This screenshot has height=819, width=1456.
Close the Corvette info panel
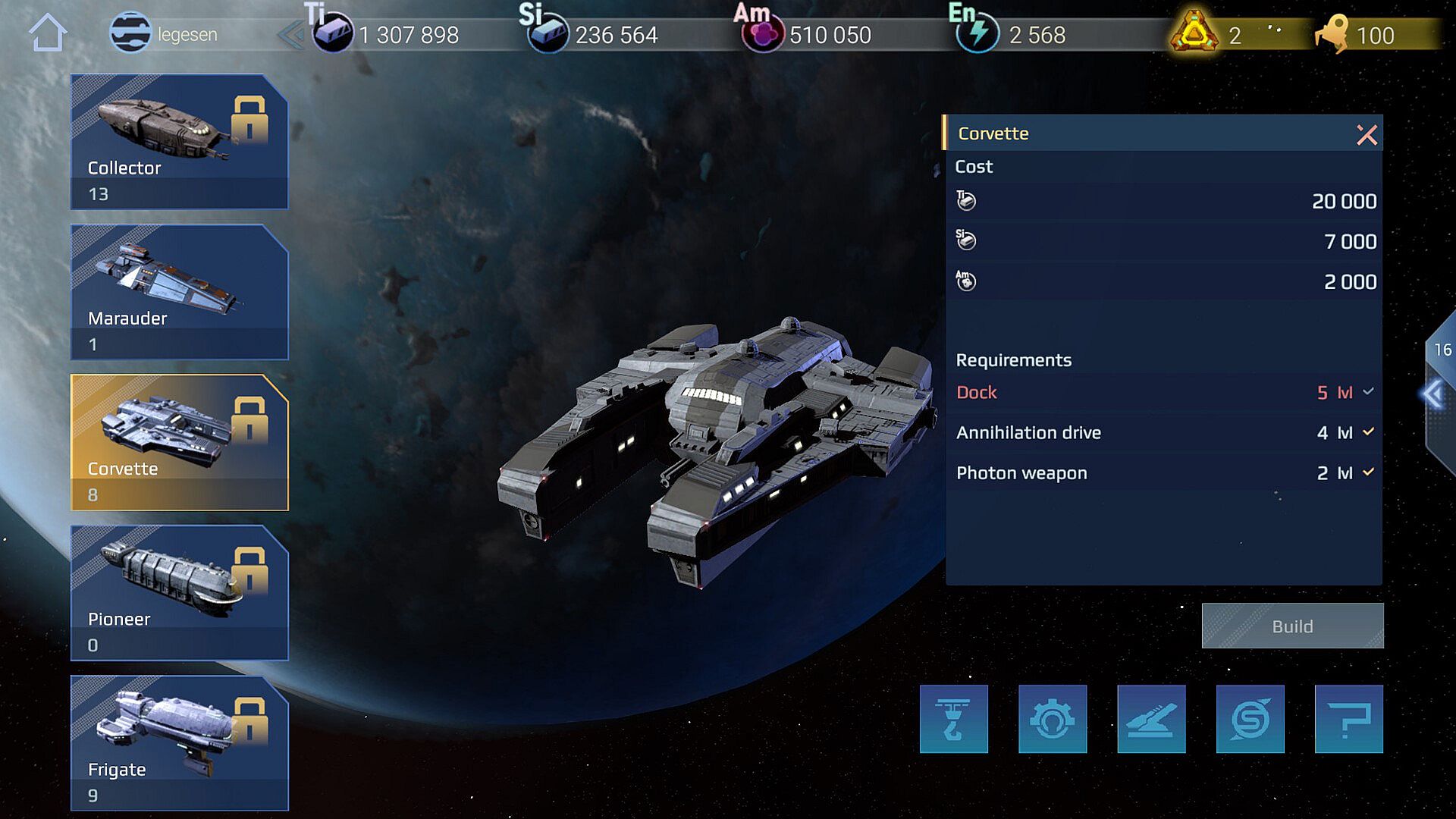pyautogui.click(x=1367, y=135)
